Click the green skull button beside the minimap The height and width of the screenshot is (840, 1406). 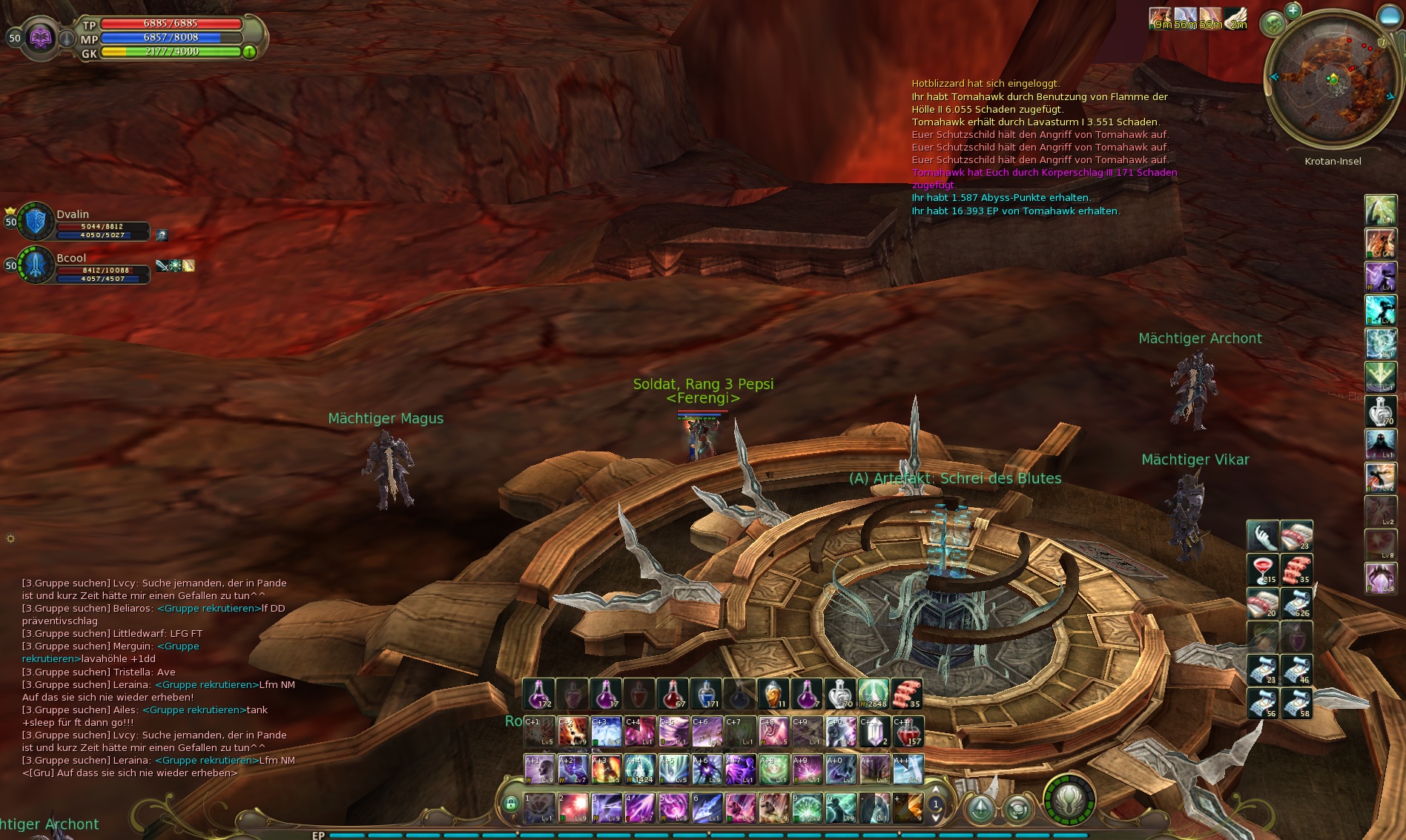[x=1273, y=24]
